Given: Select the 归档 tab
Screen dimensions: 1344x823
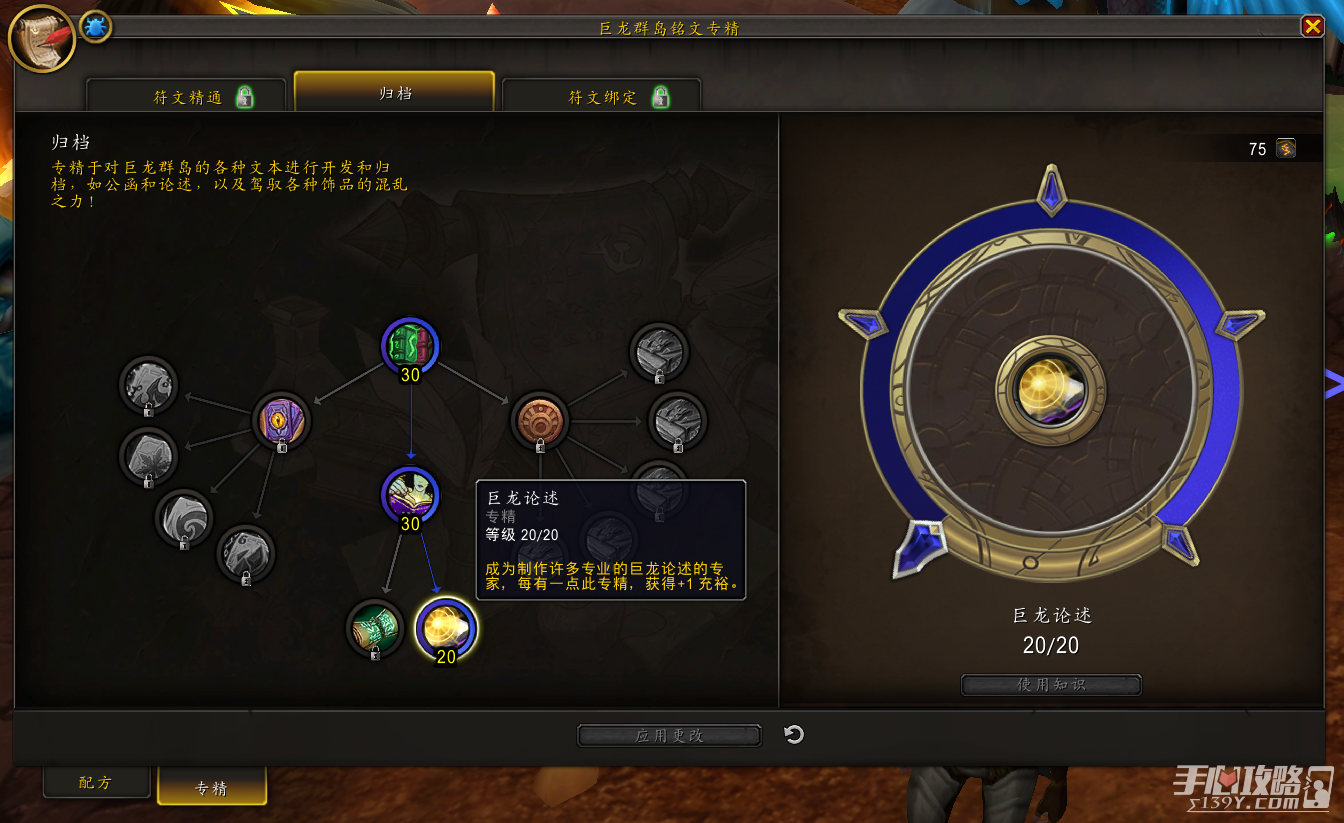Looking at the screenshot, I should pos(394,93).
